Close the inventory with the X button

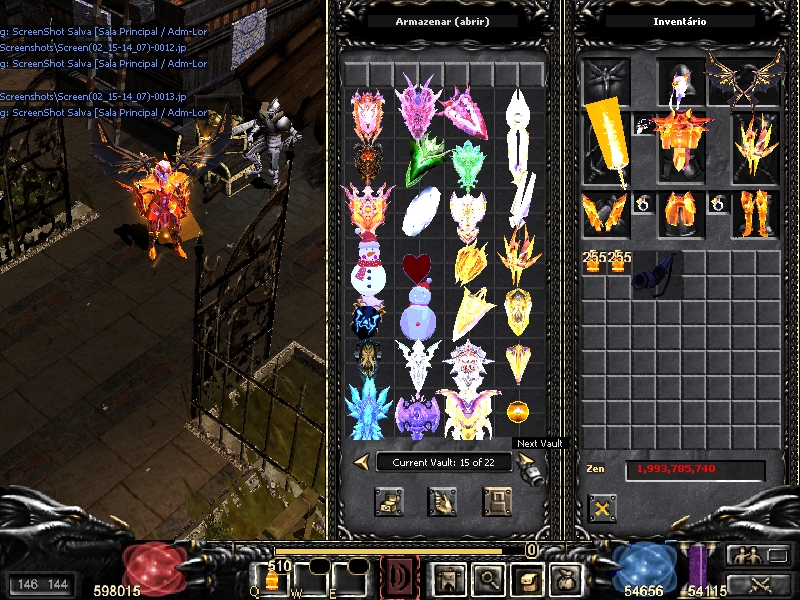coord(601,508)
